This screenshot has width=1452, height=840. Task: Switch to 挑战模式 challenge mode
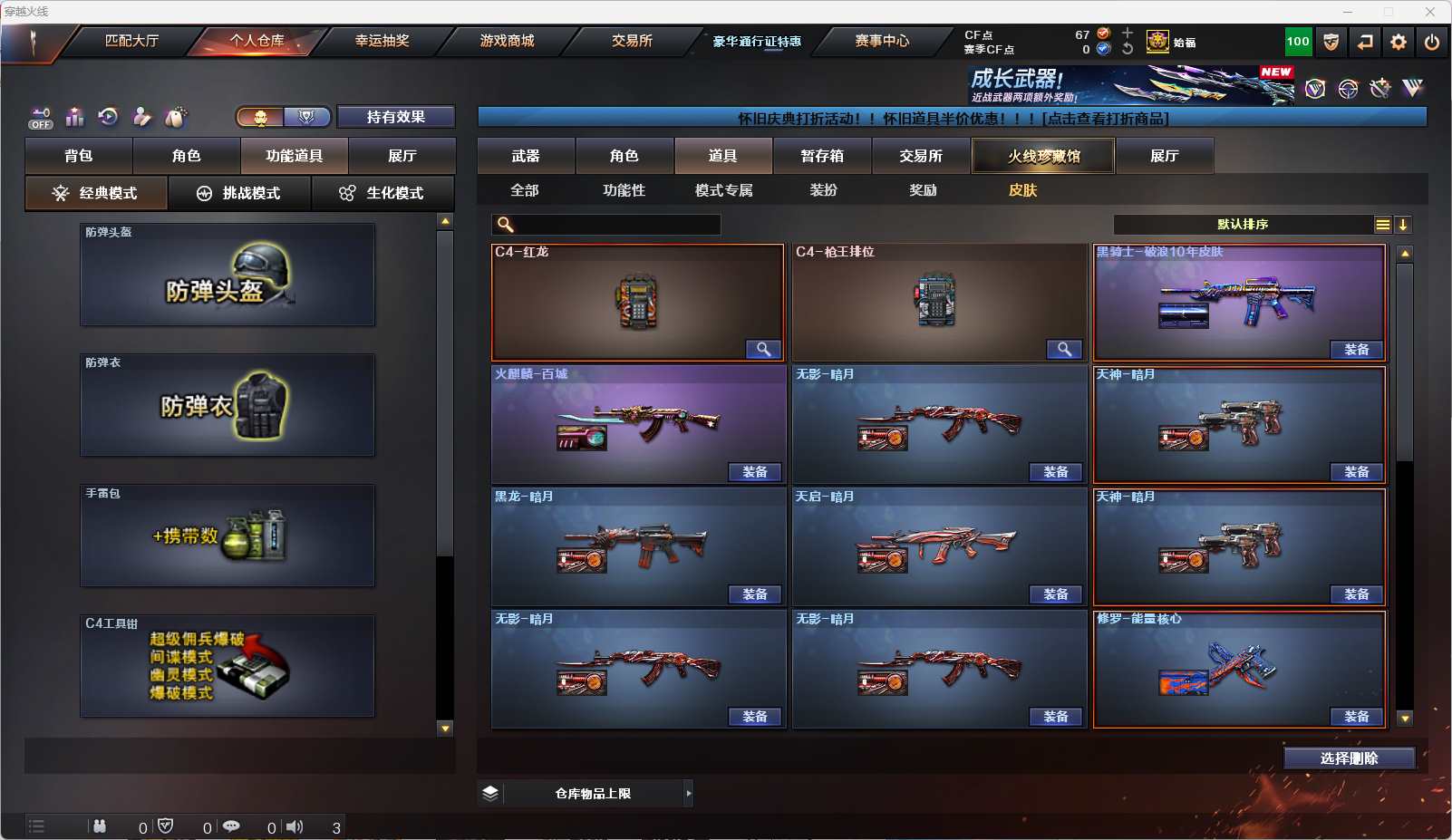click(x=239, y=193)
